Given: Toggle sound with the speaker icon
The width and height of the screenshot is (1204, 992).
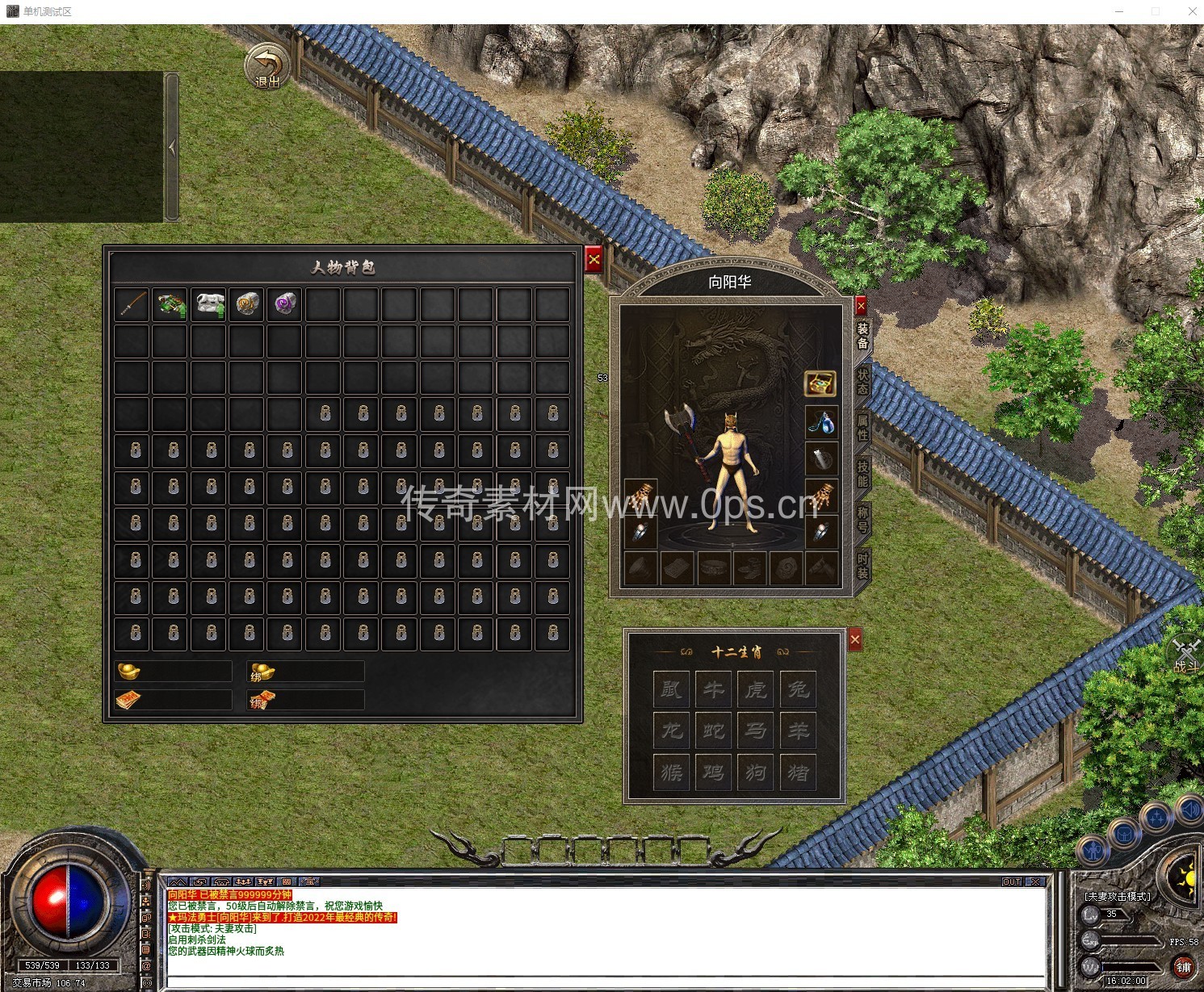Looking at the screenshot, I should (1190, 807).
